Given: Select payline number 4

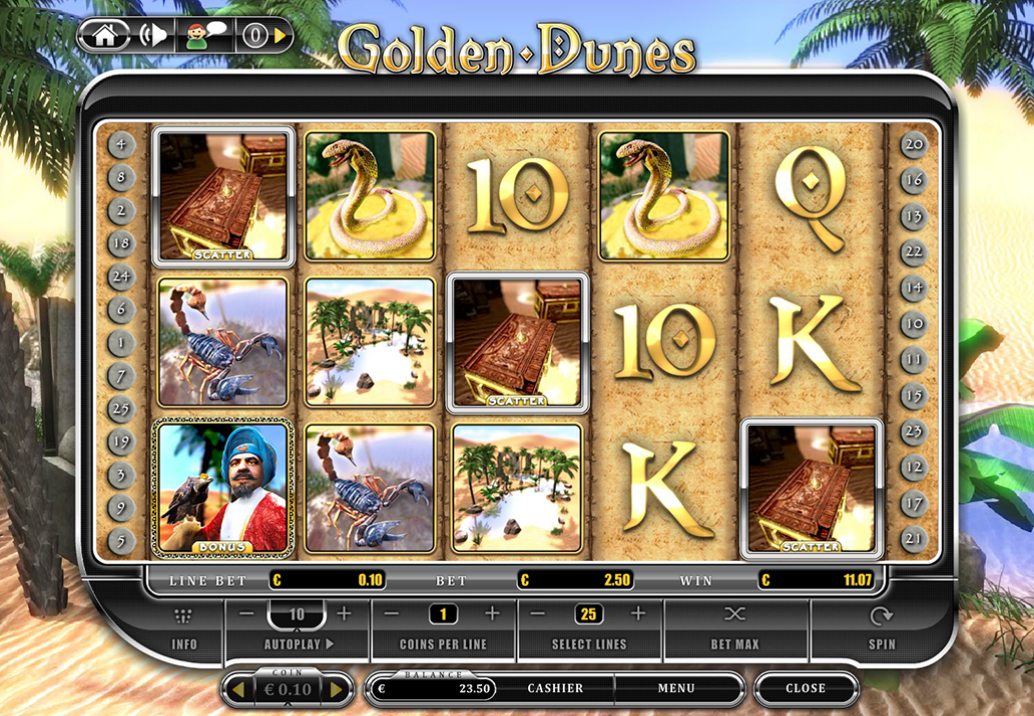Looking at the screenshot, I should (122, 144).
